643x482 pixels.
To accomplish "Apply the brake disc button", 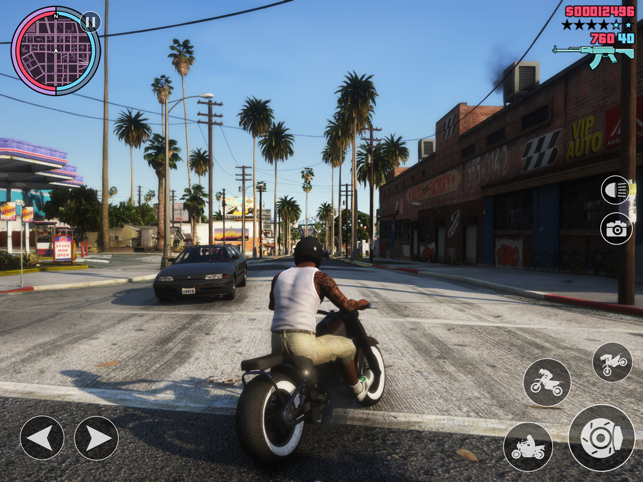I will click(601, 437).
